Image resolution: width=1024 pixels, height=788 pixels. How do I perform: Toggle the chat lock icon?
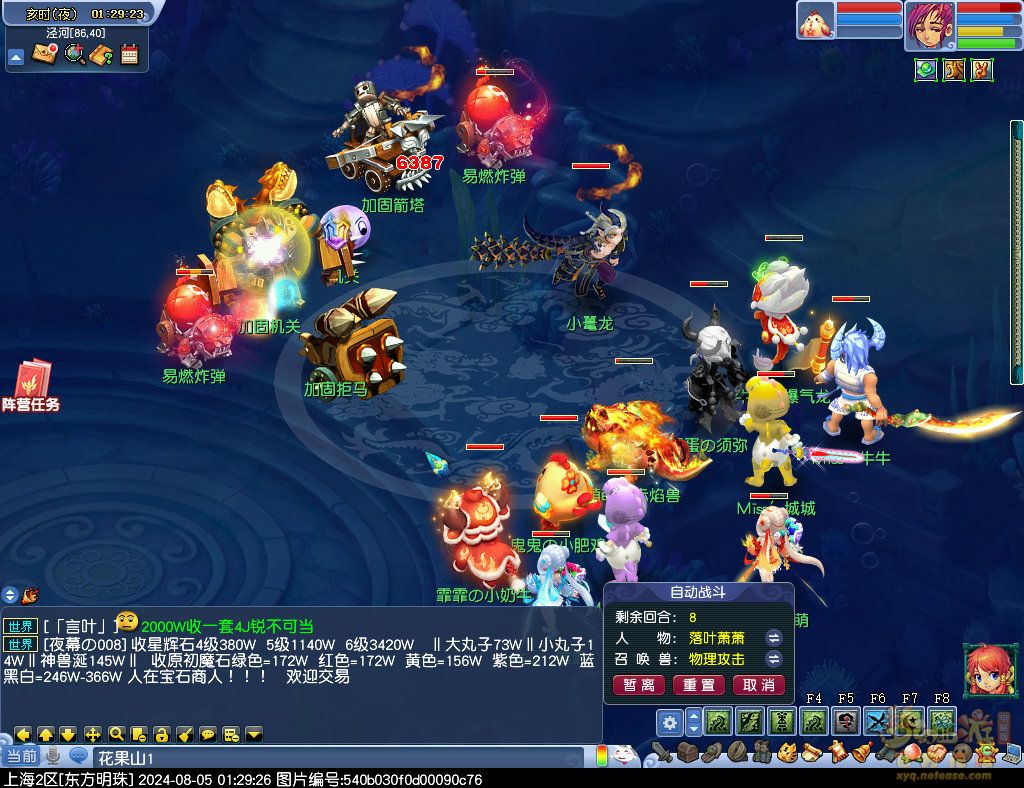(161, 734)
